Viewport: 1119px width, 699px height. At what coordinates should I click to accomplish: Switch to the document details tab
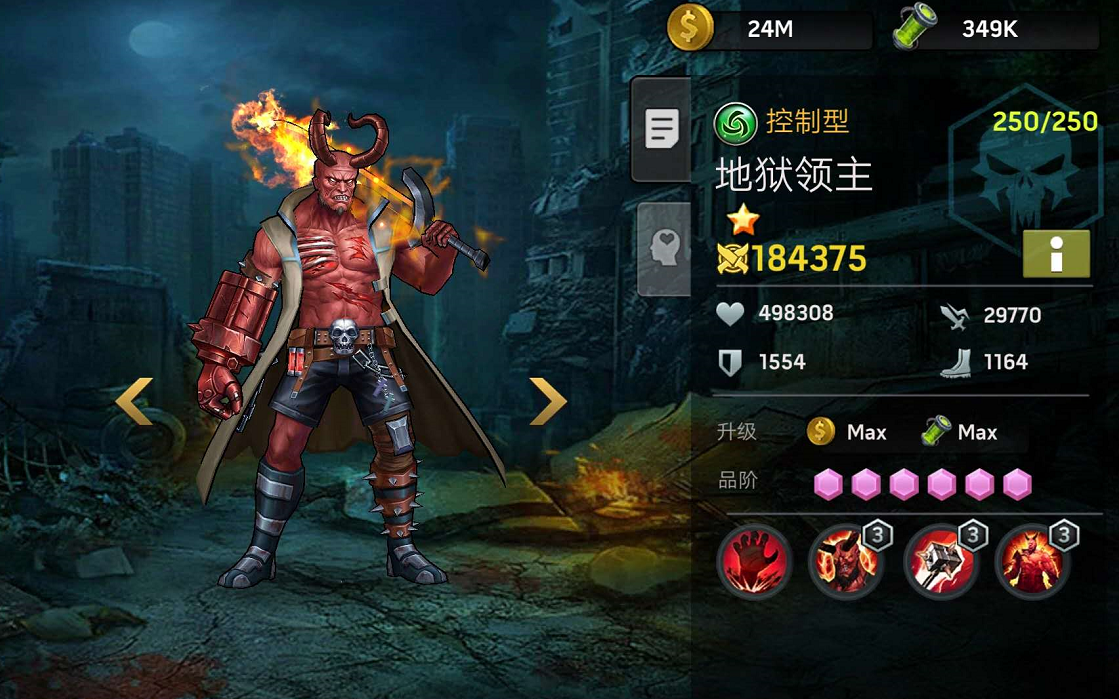661,129
